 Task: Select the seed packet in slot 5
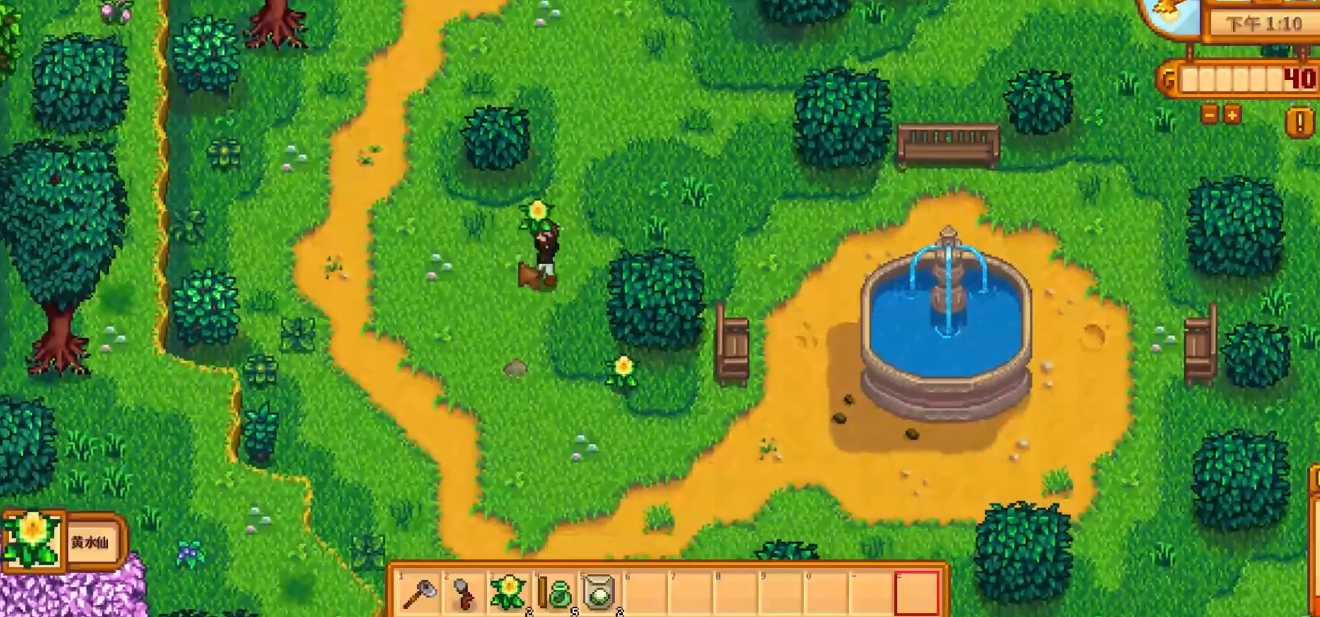coord(600,593)
